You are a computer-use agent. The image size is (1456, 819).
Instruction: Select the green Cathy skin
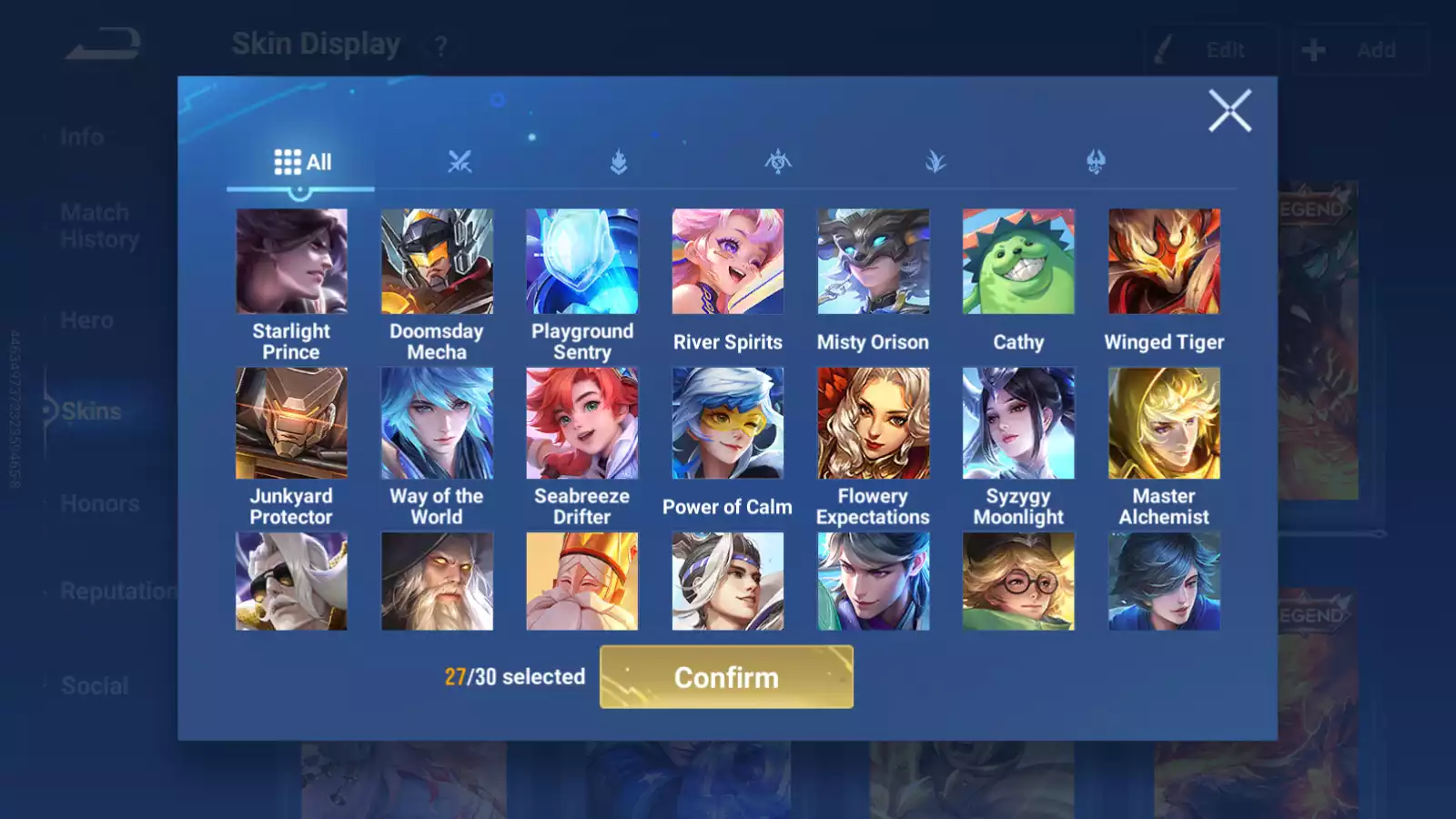click(1018, 262)
